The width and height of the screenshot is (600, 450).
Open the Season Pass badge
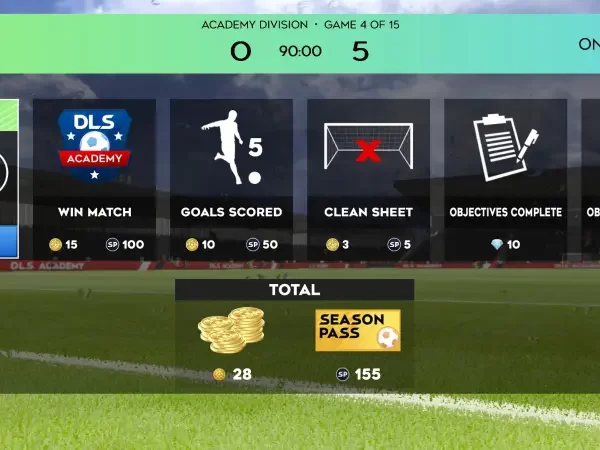358,330
